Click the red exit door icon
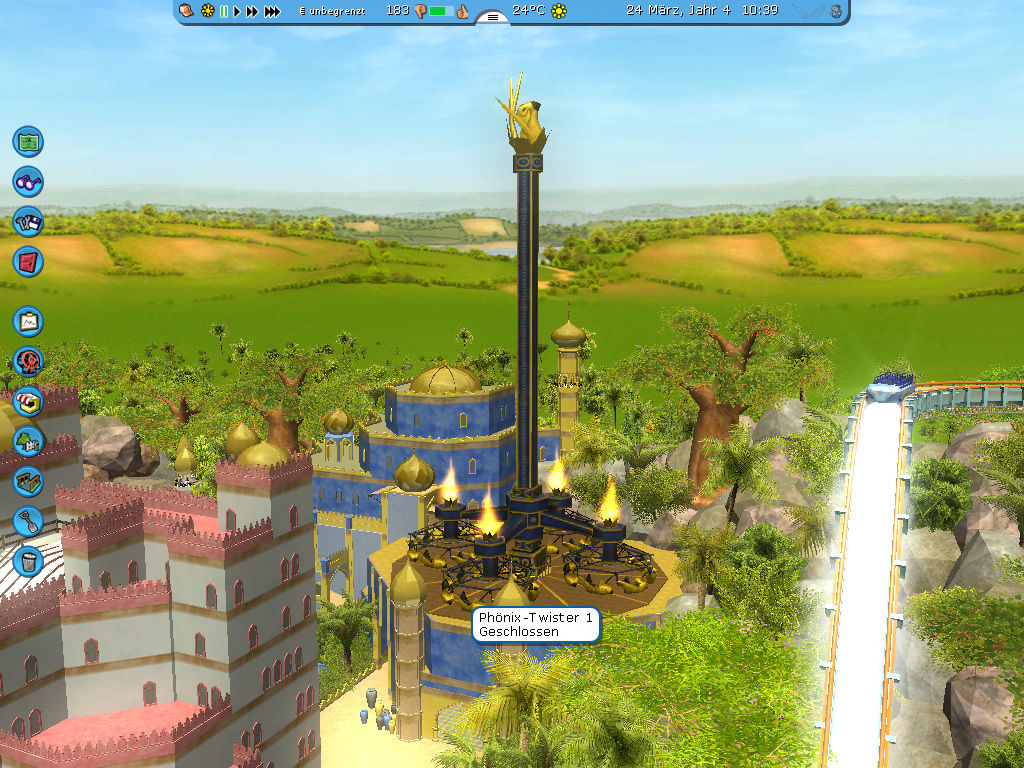The image size is (1024, 768). pyautogui.click(x=28, y=262)
